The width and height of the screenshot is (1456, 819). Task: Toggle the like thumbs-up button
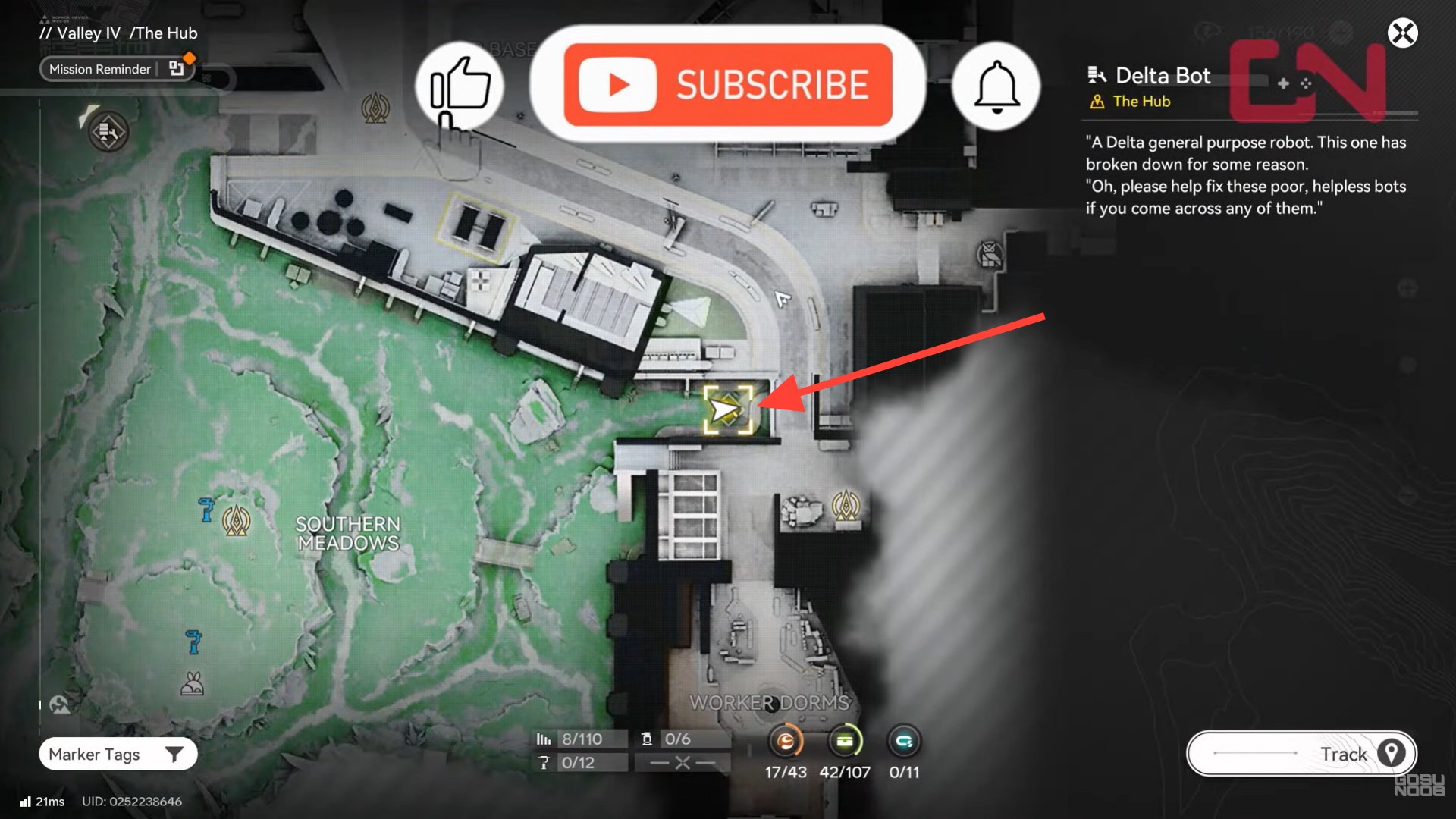pos(460,85)
